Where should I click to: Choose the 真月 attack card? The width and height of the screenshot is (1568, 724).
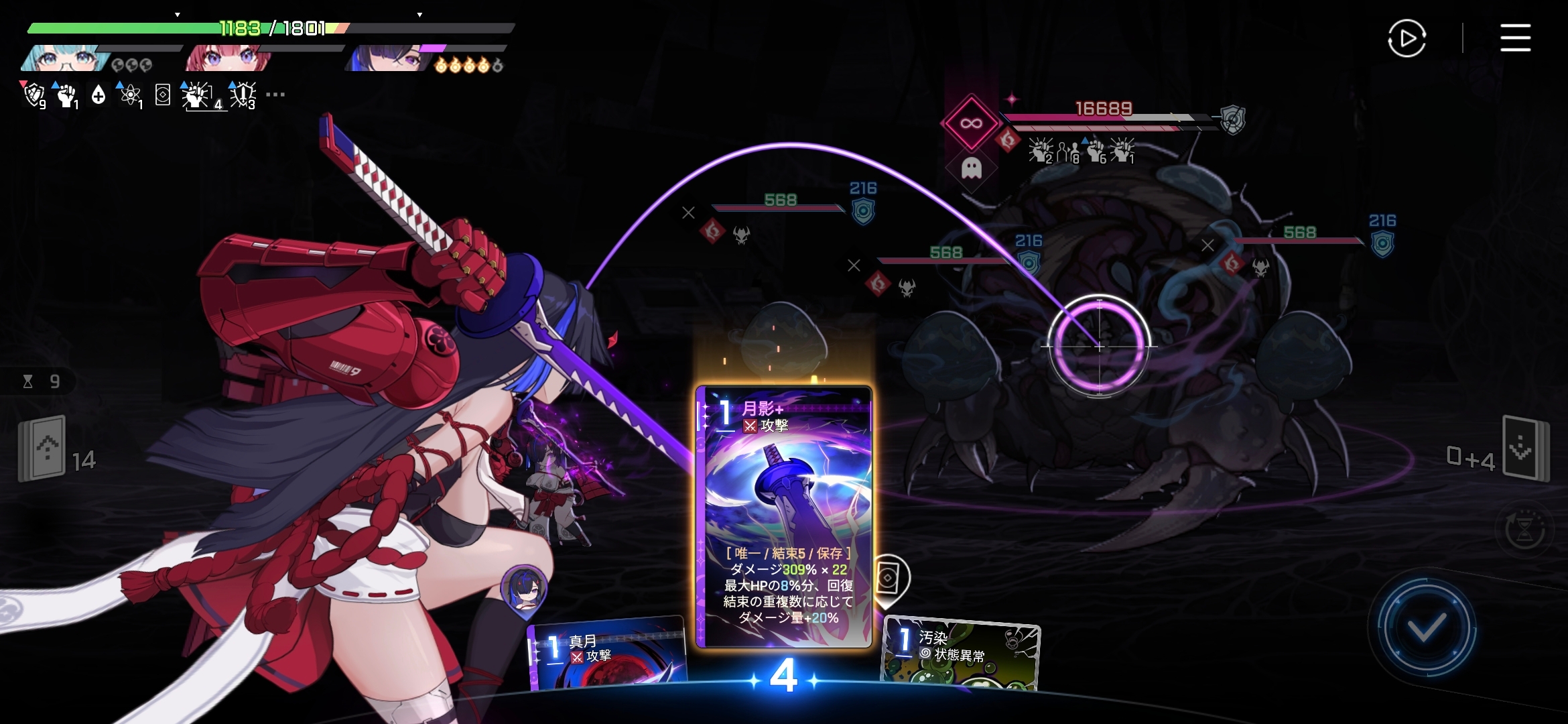(x=606, y=654)
